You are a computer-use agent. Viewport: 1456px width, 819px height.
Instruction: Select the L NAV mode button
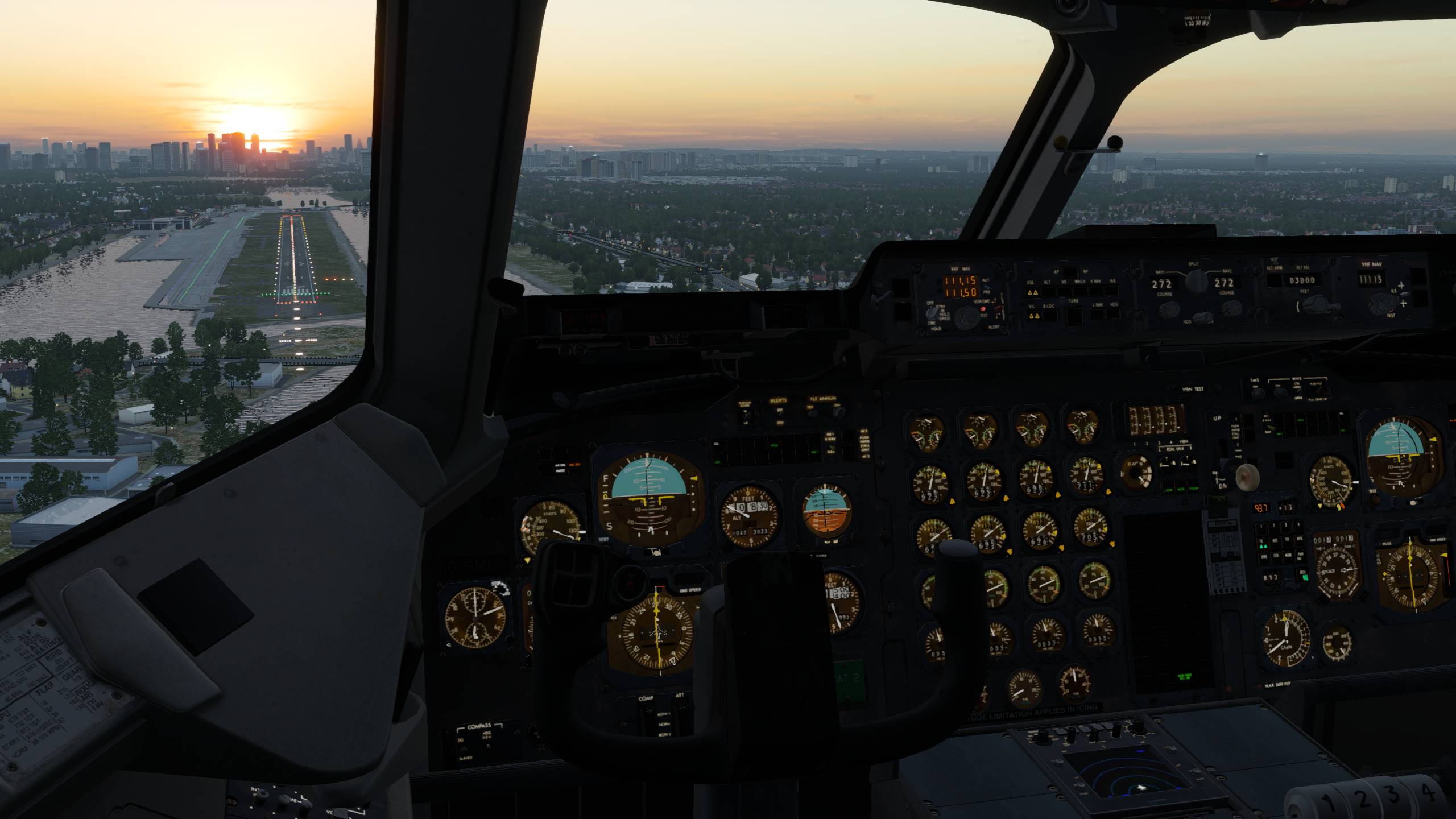(1097, 315)
